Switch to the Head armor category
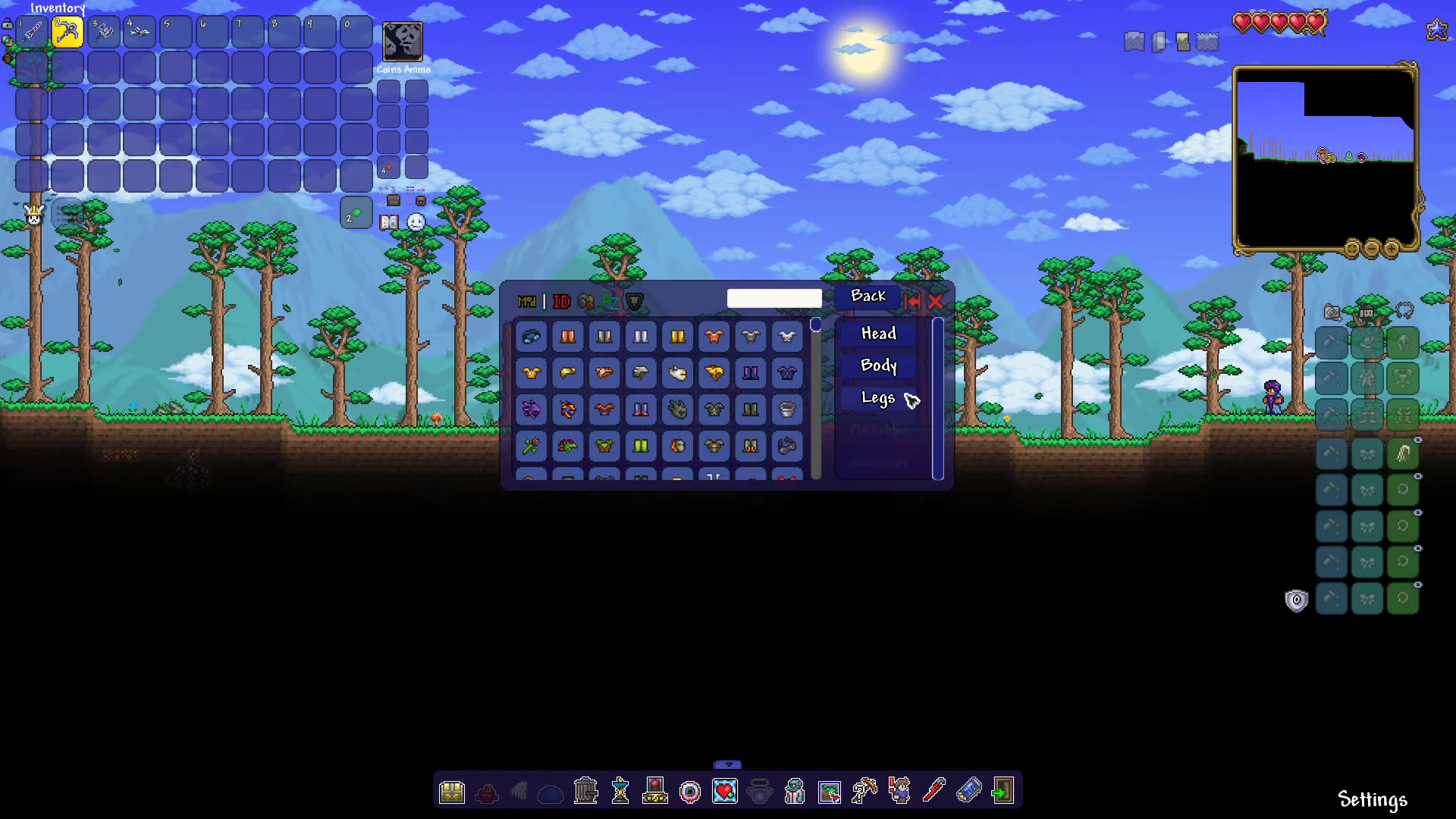The height and width of the screenshot is (819, 1456). (877, 333)
